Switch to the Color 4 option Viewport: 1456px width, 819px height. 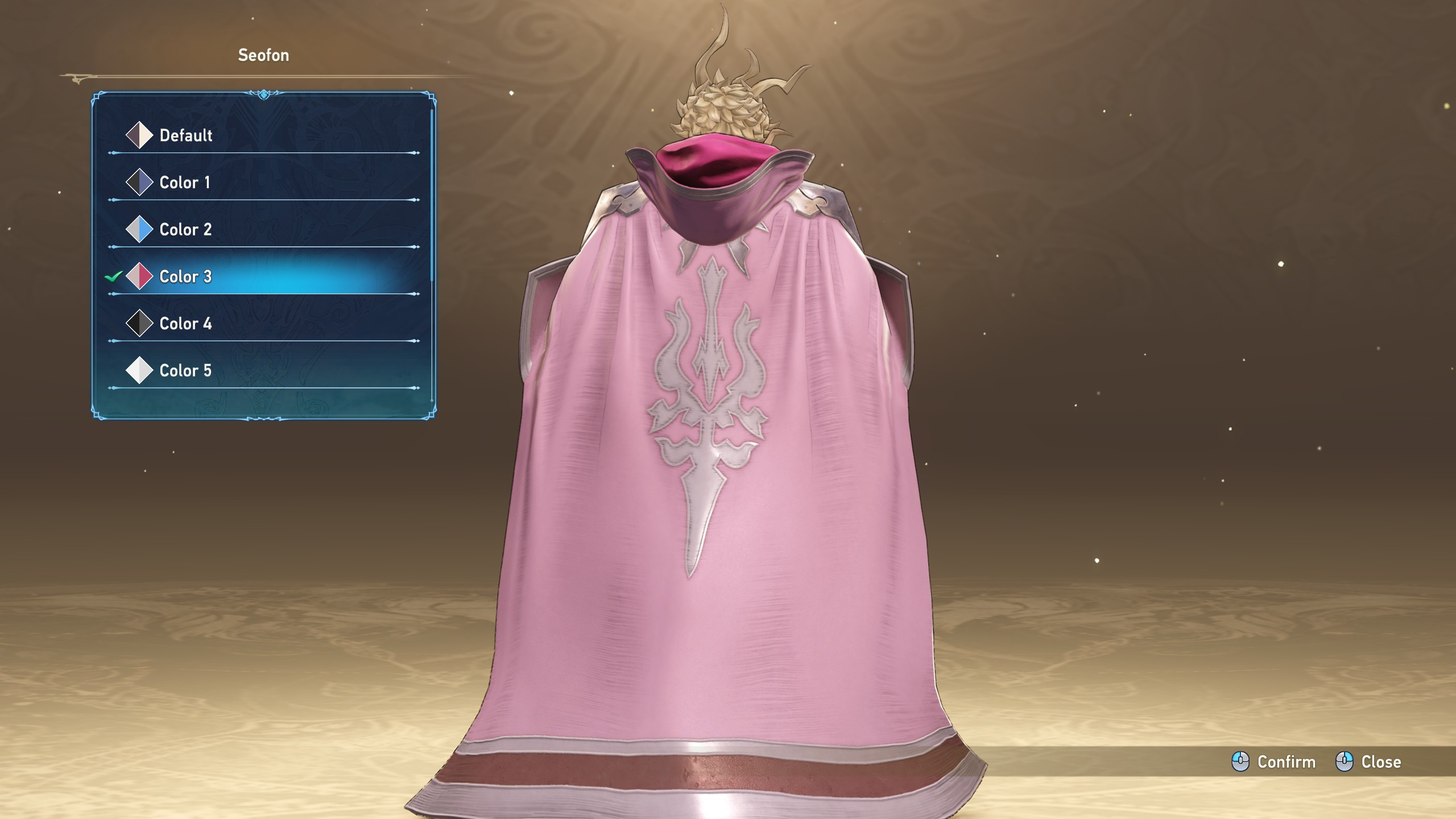[x=185, y=324]
